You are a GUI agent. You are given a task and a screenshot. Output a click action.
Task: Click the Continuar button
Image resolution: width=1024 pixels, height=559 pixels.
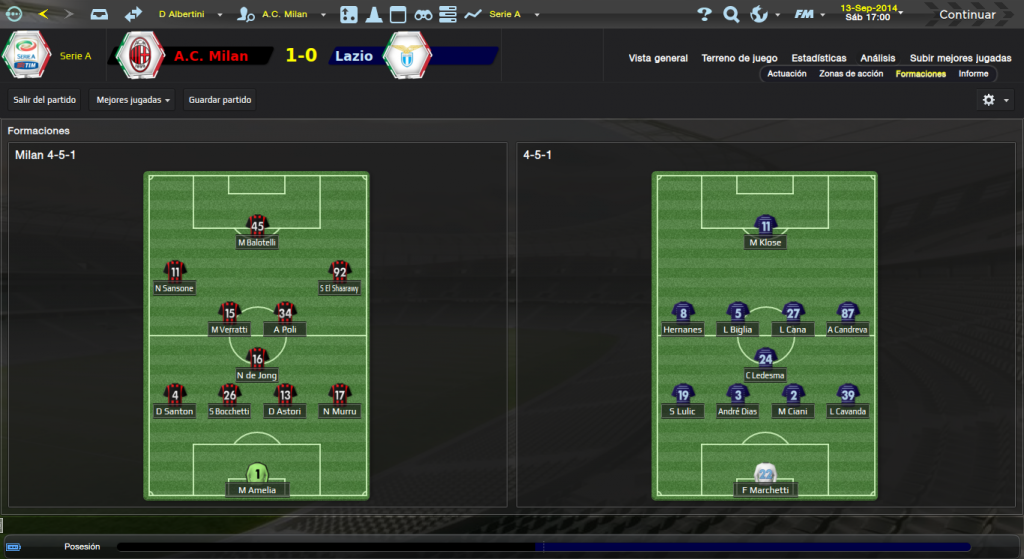click(x=966, y=15)
